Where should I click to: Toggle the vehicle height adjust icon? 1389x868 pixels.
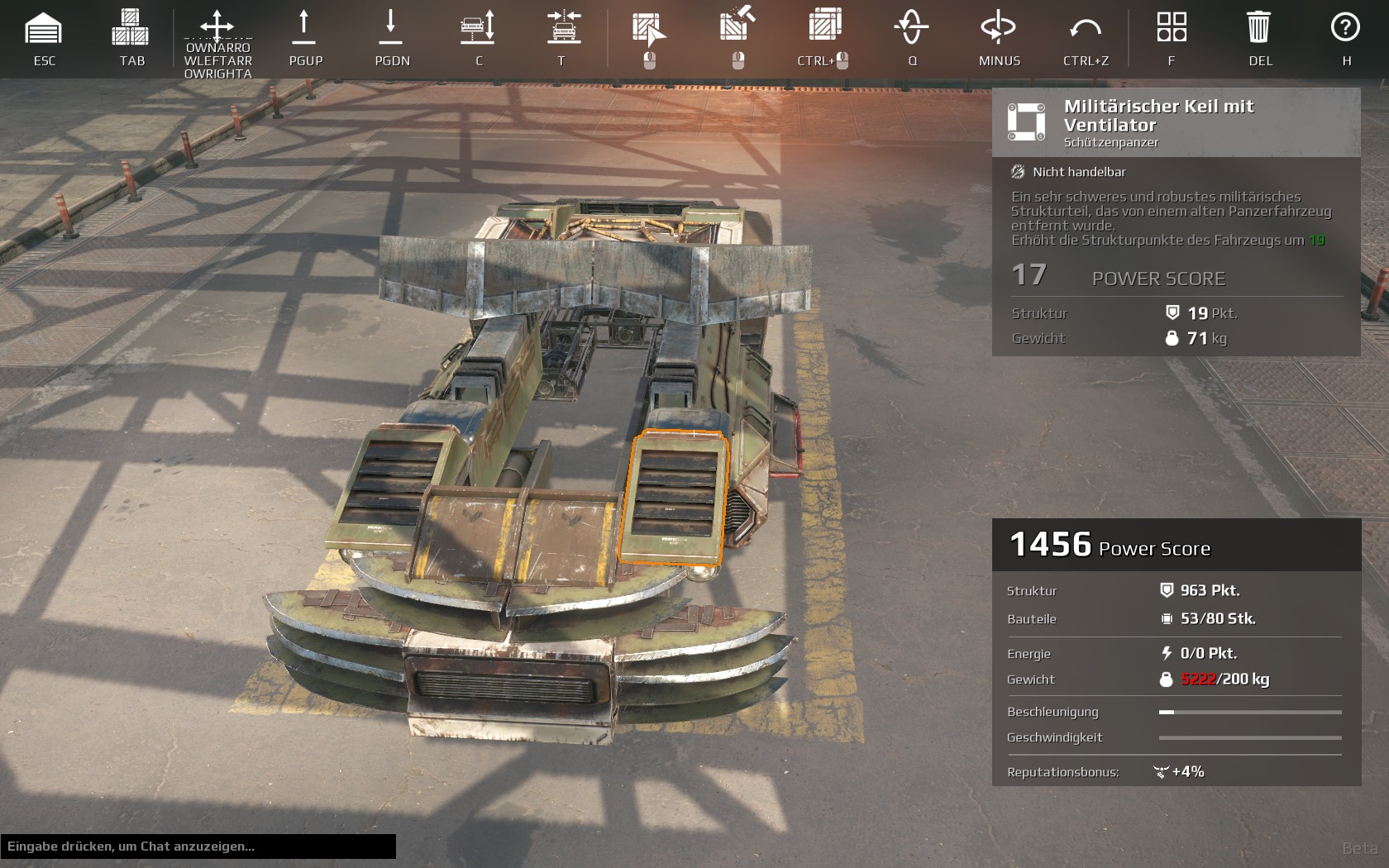click(478, 27)
